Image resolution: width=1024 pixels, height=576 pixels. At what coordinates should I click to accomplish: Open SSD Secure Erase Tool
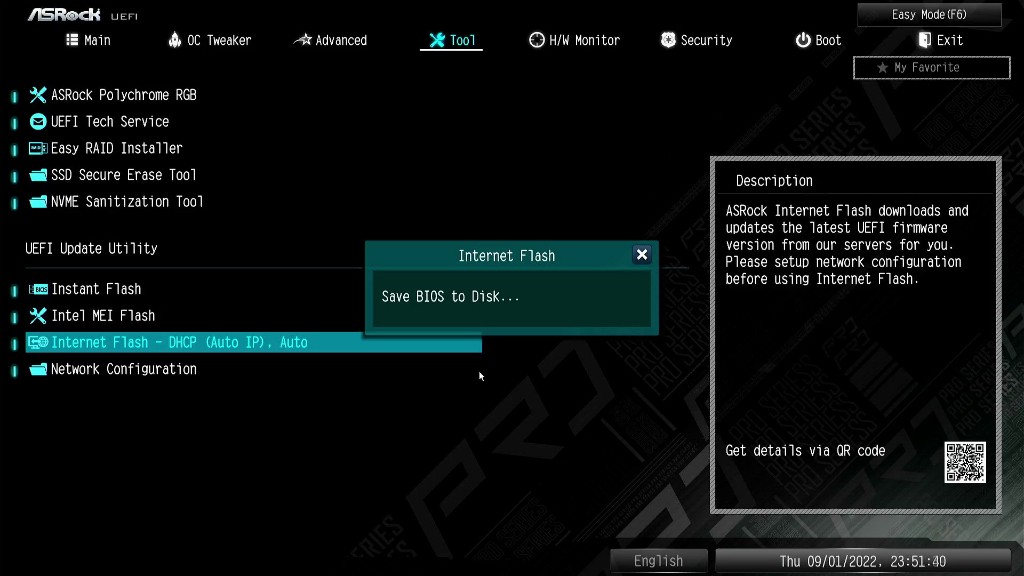(123, 175)
